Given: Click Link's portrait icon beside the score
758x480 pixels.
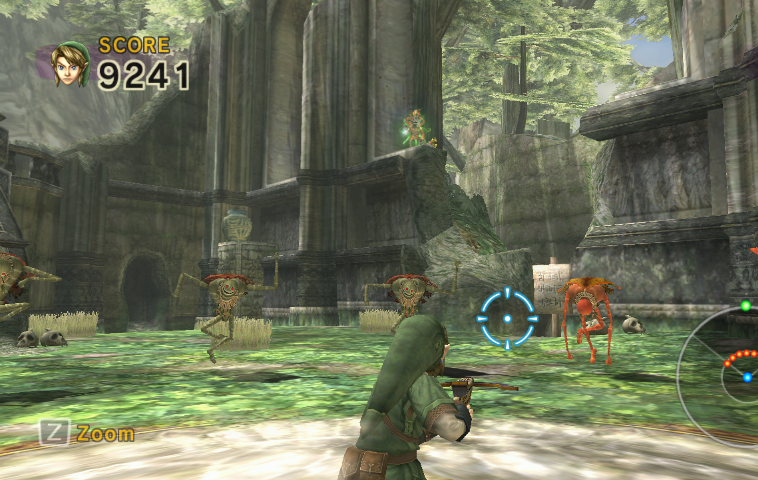Looking at the screenshot, I should pyautogui.click(x=69, y=64).
